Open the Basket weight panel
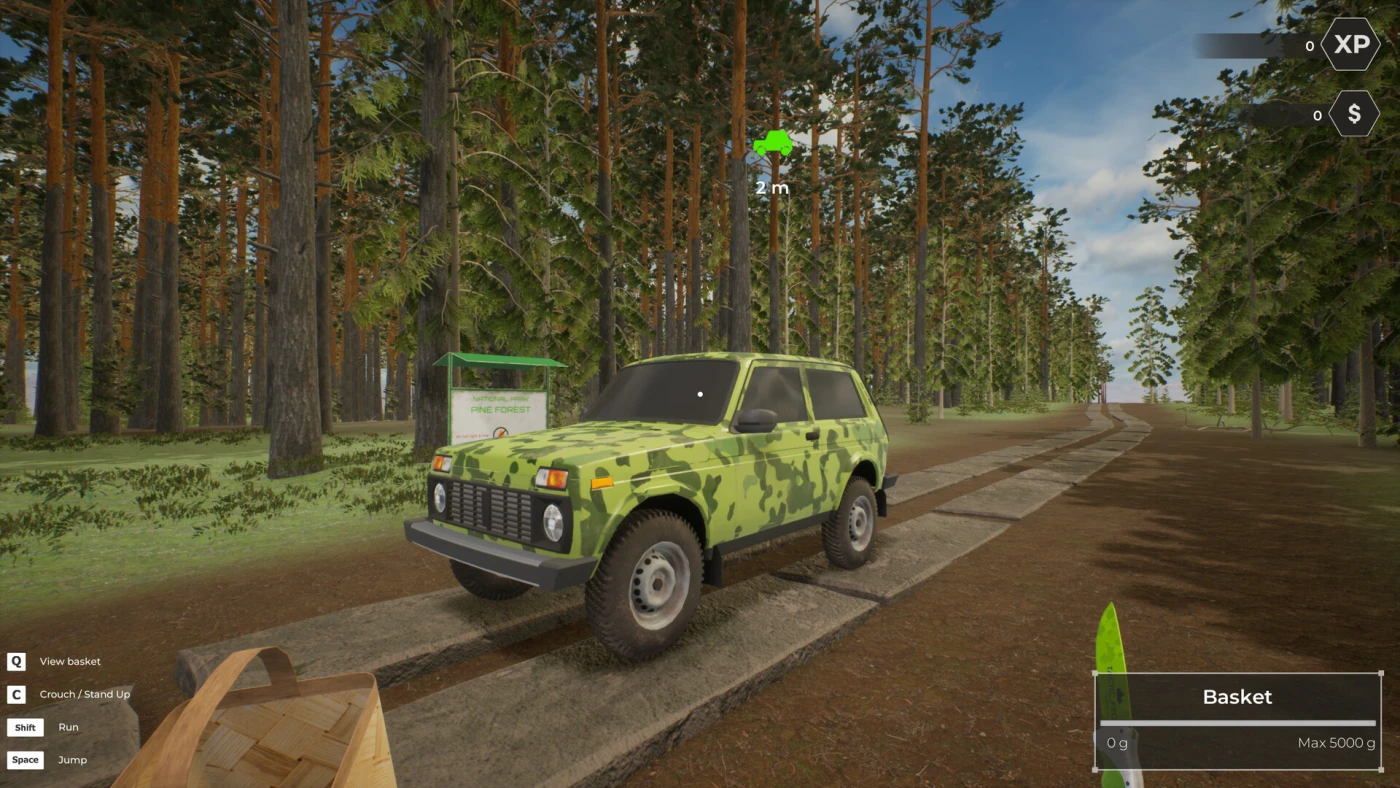 click(x=1237, y=721)
